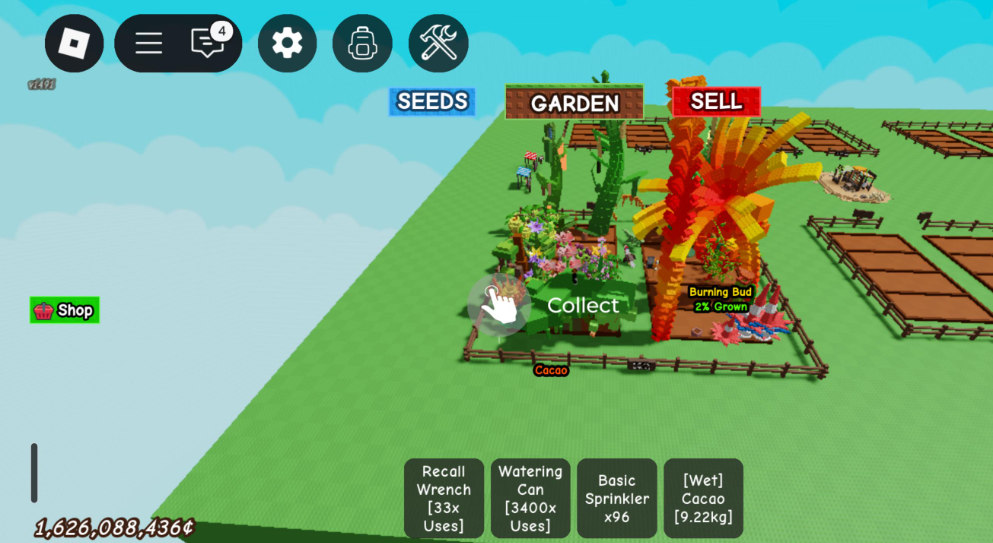Teleport with the blue SEEDS button
Viewport: 993px width, 543px height.
coord(432,101)
